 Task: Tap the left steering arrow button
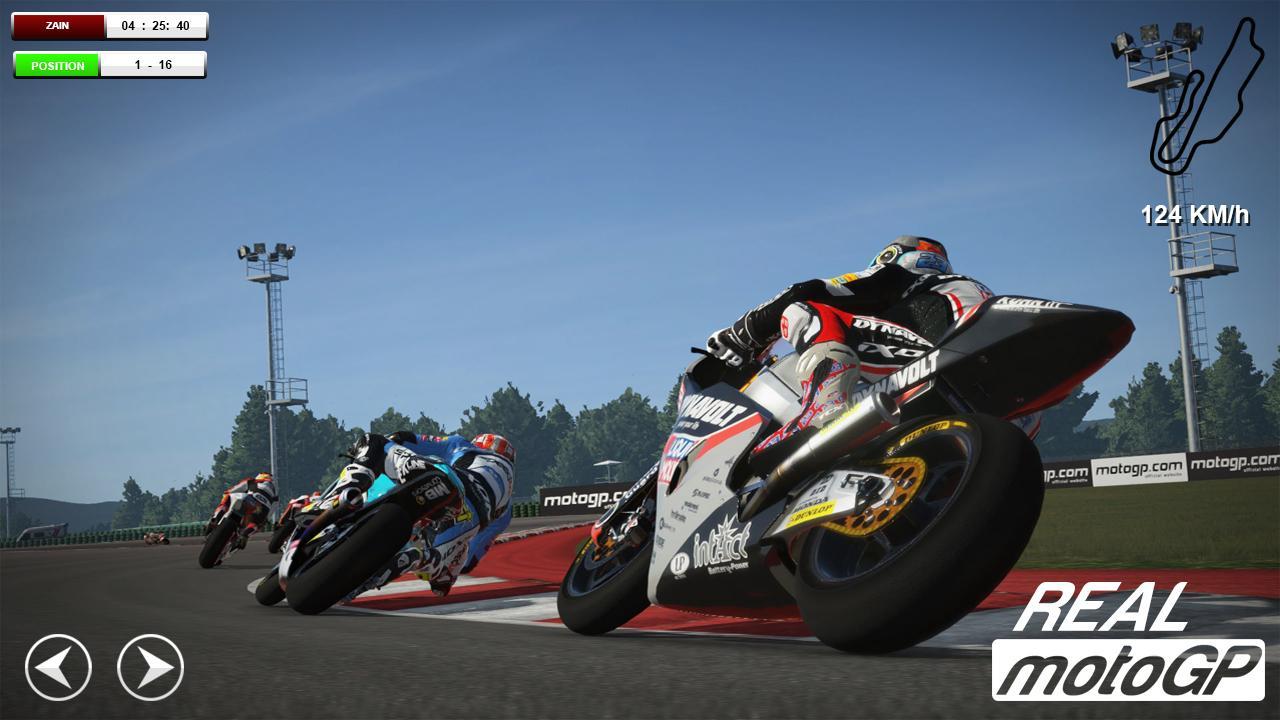click(58, 667)
